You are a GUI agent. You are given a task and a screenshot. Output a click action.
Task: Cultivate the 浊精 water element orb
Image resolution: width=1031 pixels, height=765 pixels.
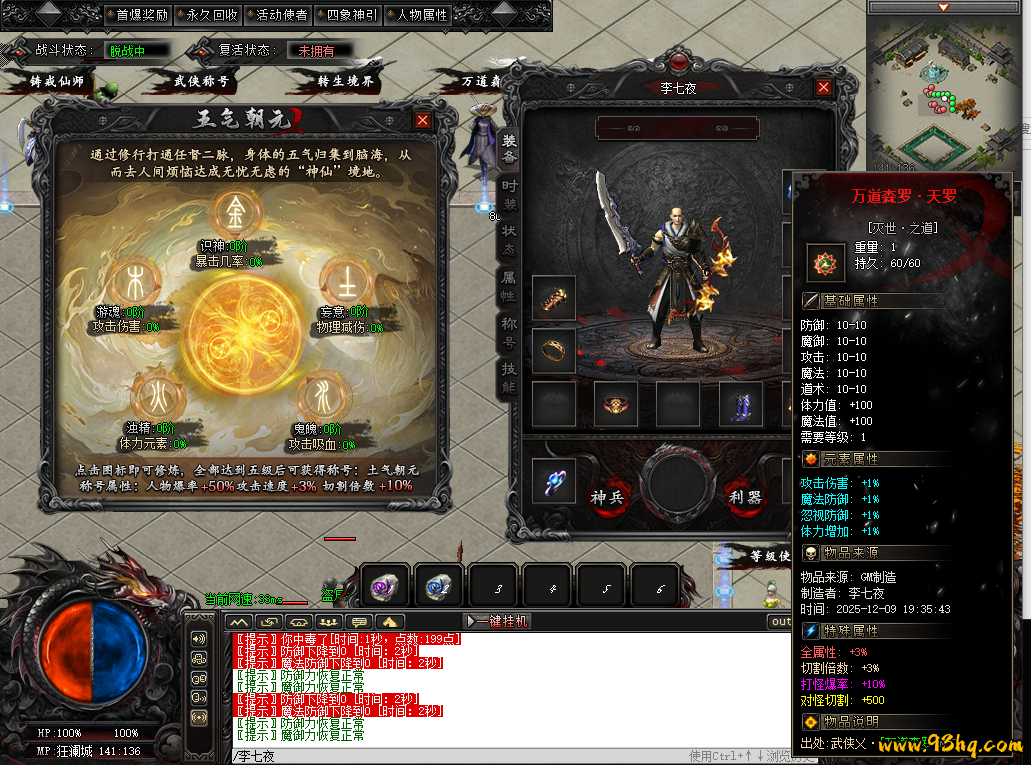click(152, 393)
